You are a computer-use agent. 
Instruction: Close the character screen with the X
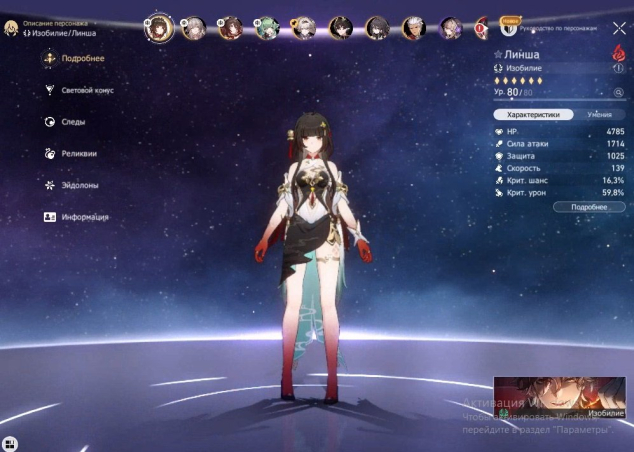619,28
